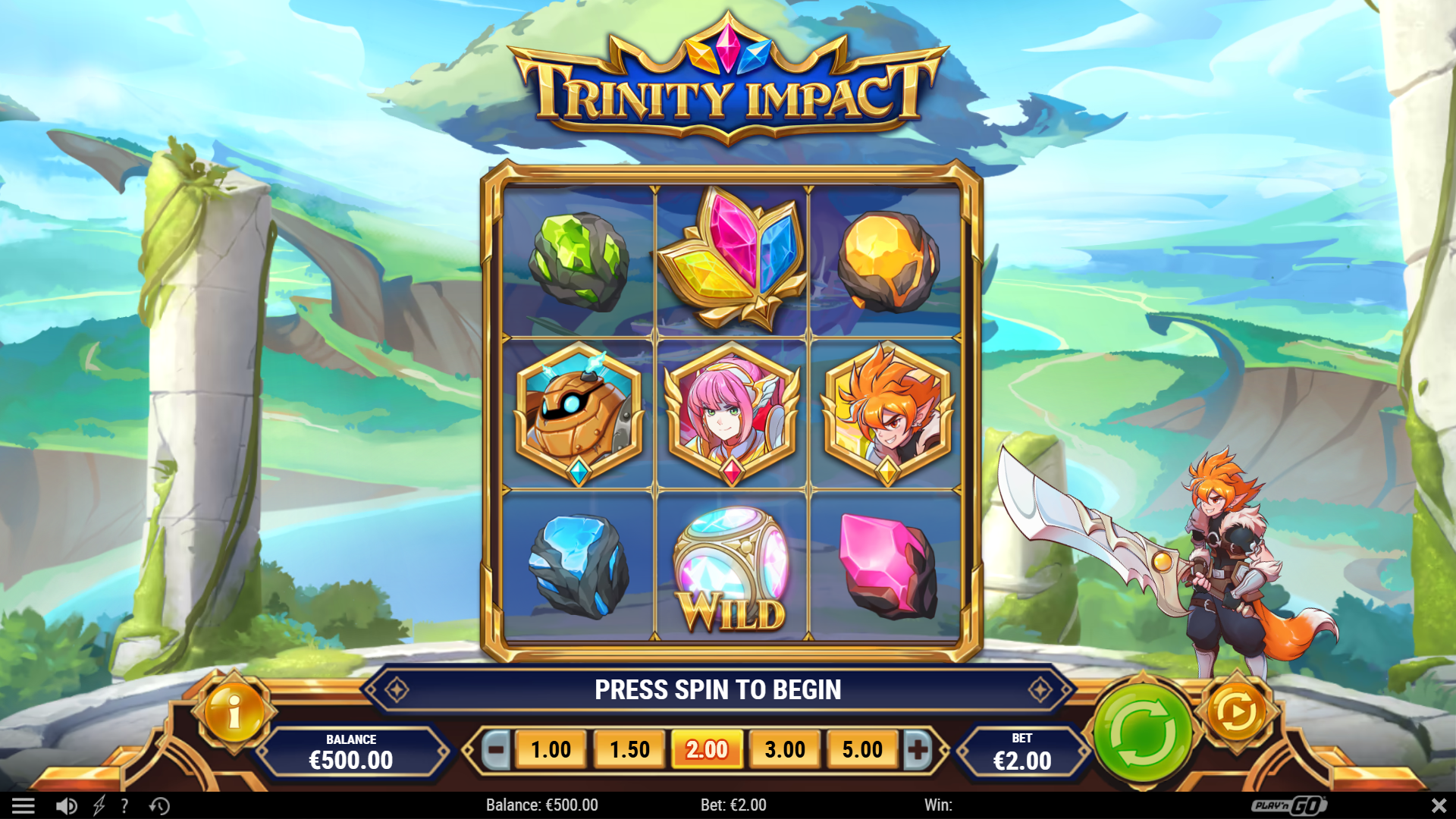Screen dimensions: 1456x819
Task: Decrease the bet with minus
Action: point(497,749)
